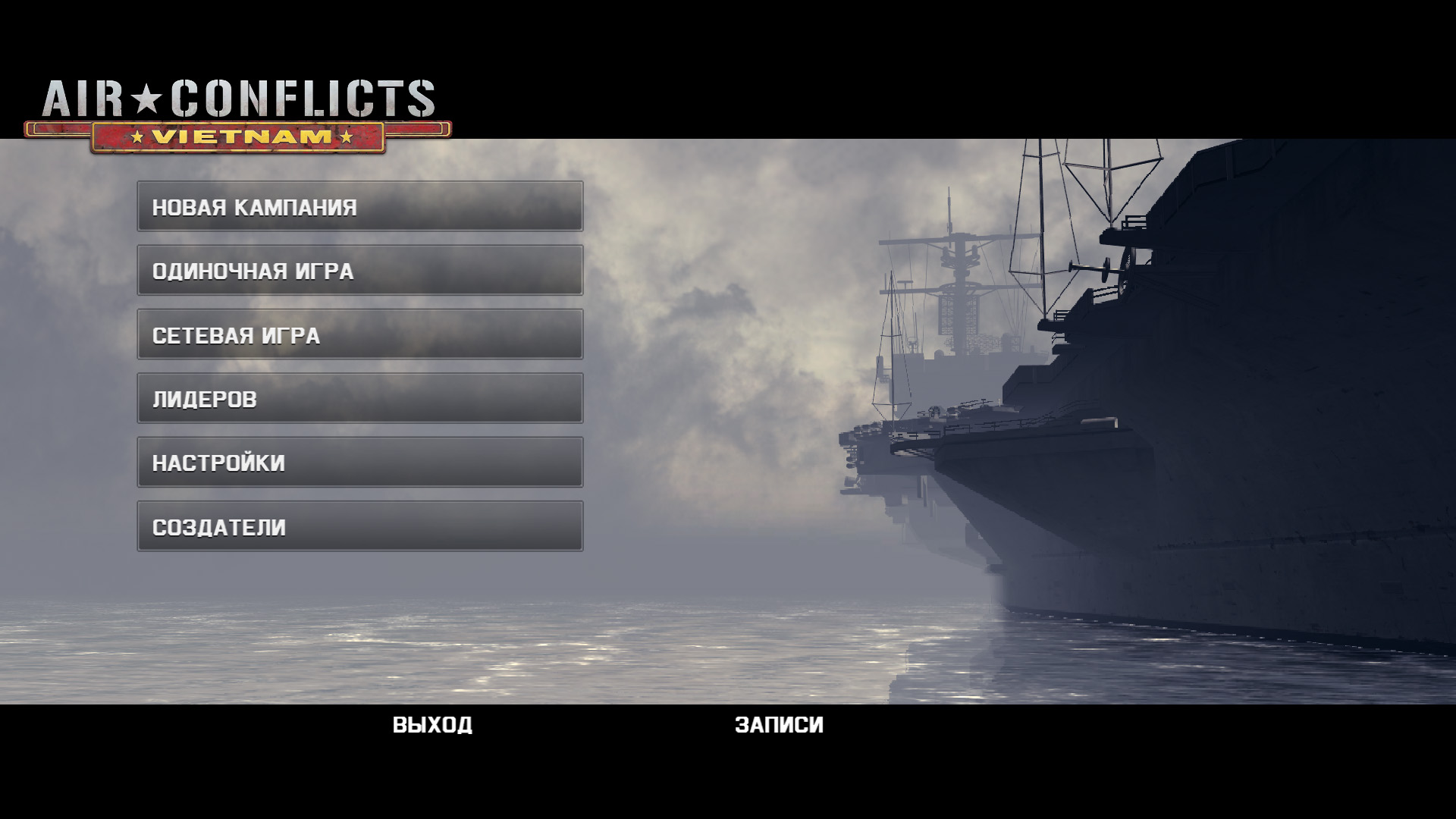Start the Новая кампания option
Viewport: 1456px width, 819px height.
359,206
